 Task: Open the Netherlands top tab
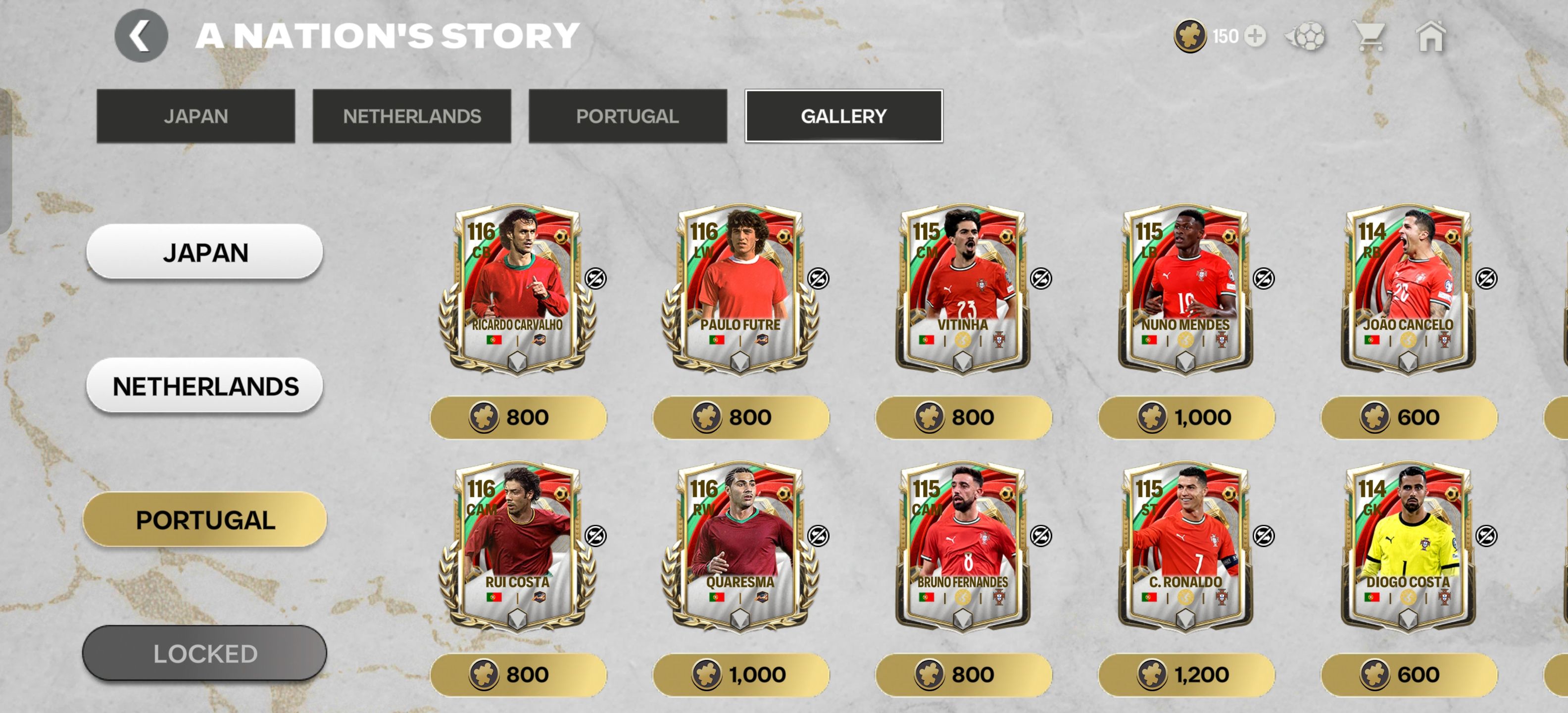(x=411, y=116)
